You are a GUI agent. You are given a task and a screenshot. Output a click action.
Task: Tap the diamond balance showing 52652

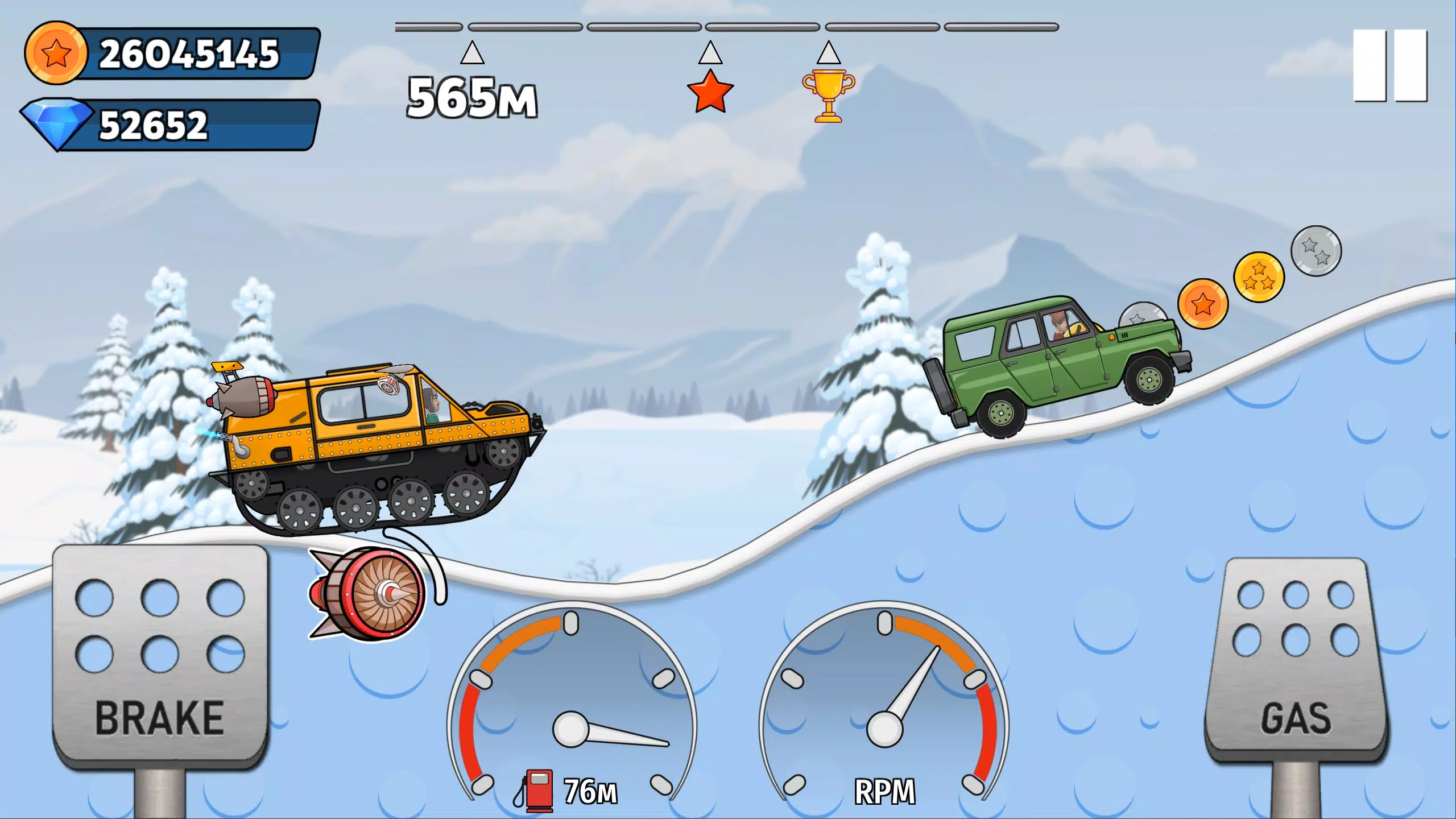171,124
